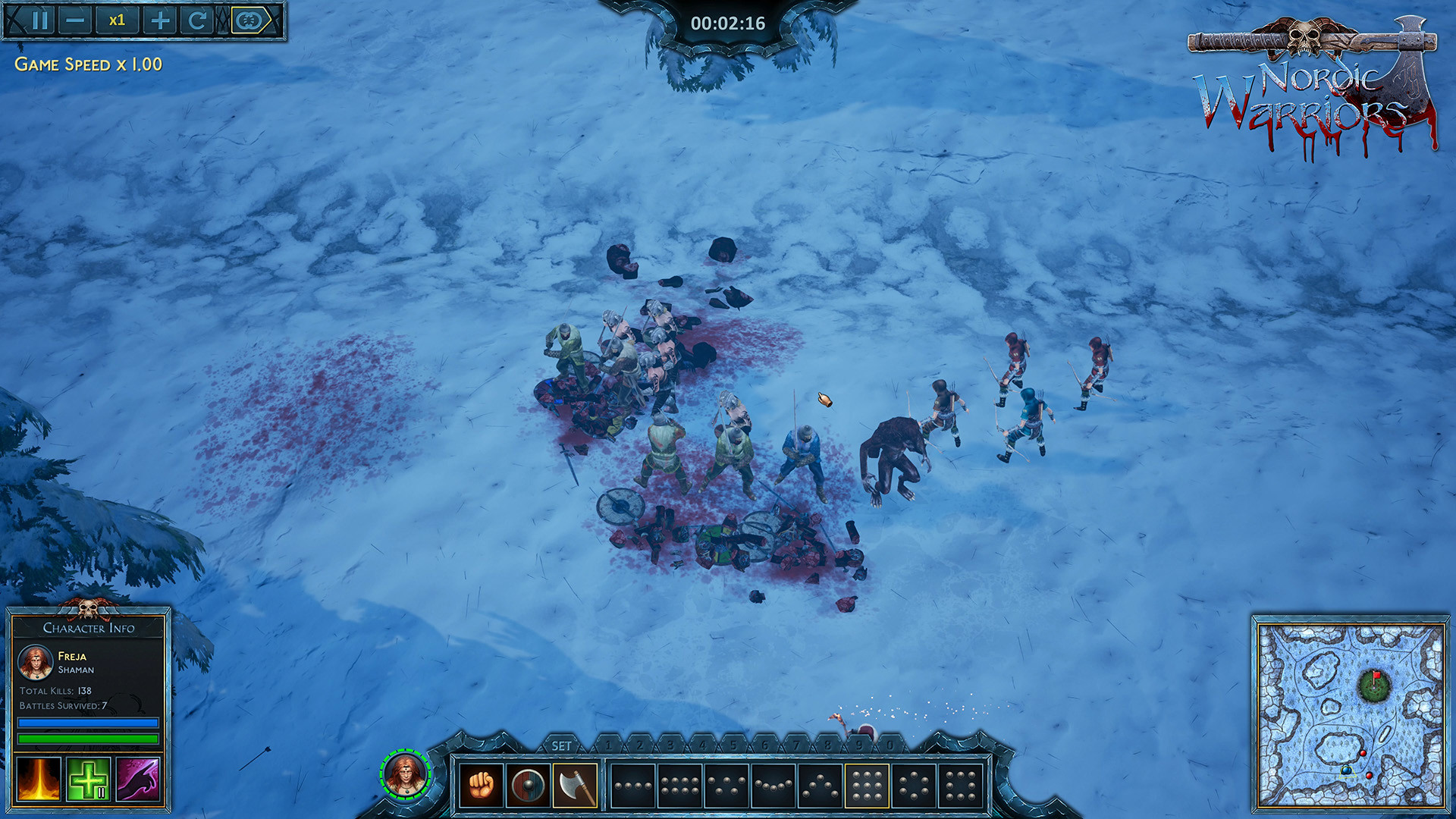Select formation tab 3
The width and height of the screenshot is (1456, 819).
pyautogui.click(x=672, y=743)
